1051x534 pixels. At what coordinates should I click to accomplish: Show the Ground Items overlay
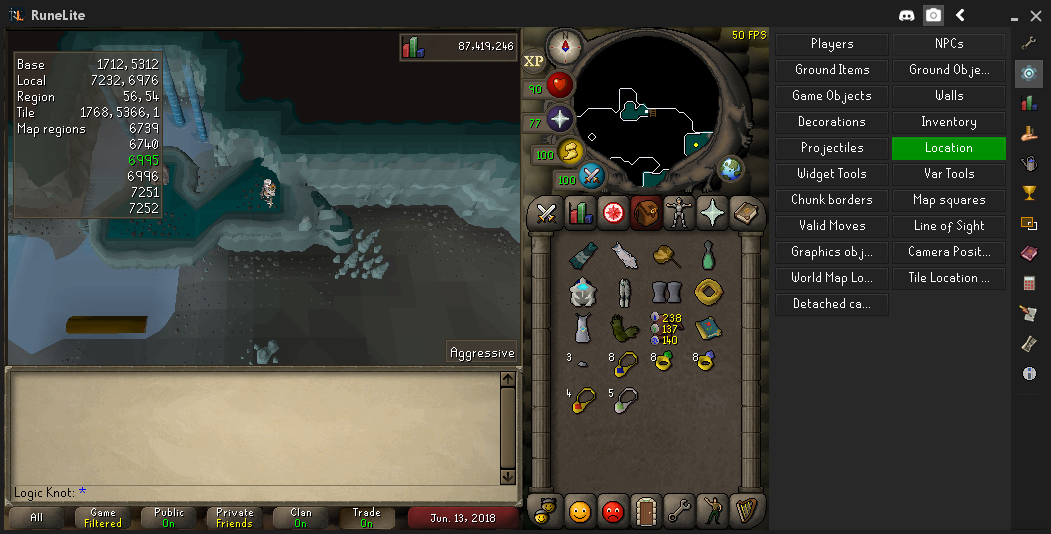832,70
